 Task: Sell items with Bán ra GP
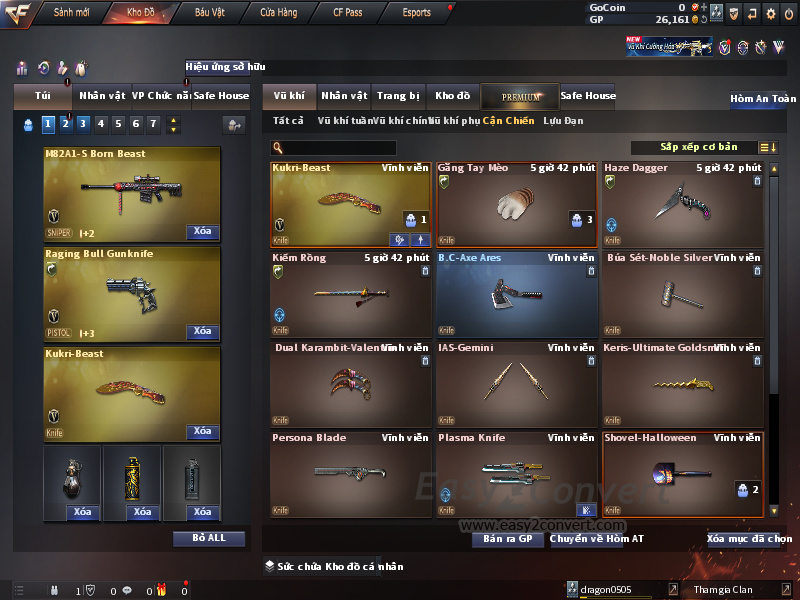click(x=508, y=539)
